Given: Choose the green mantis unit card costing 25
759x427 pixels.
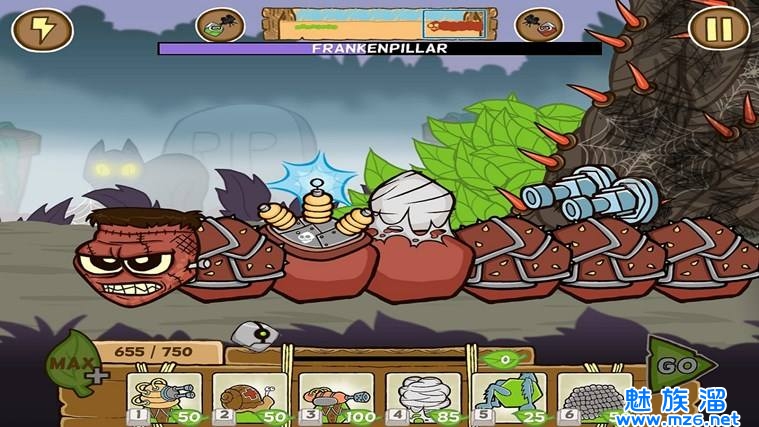Looking at the screenshot, I should coord(509,398).
